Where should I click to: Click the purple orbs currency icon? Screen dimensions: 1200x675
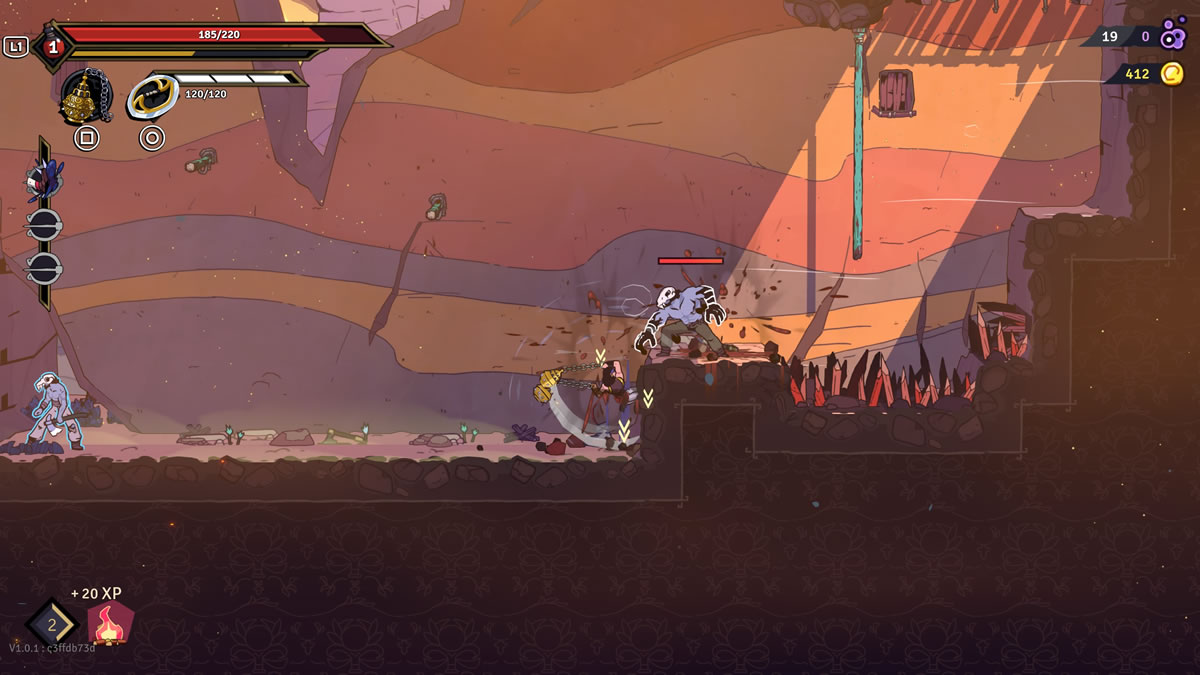[1172, 37]
